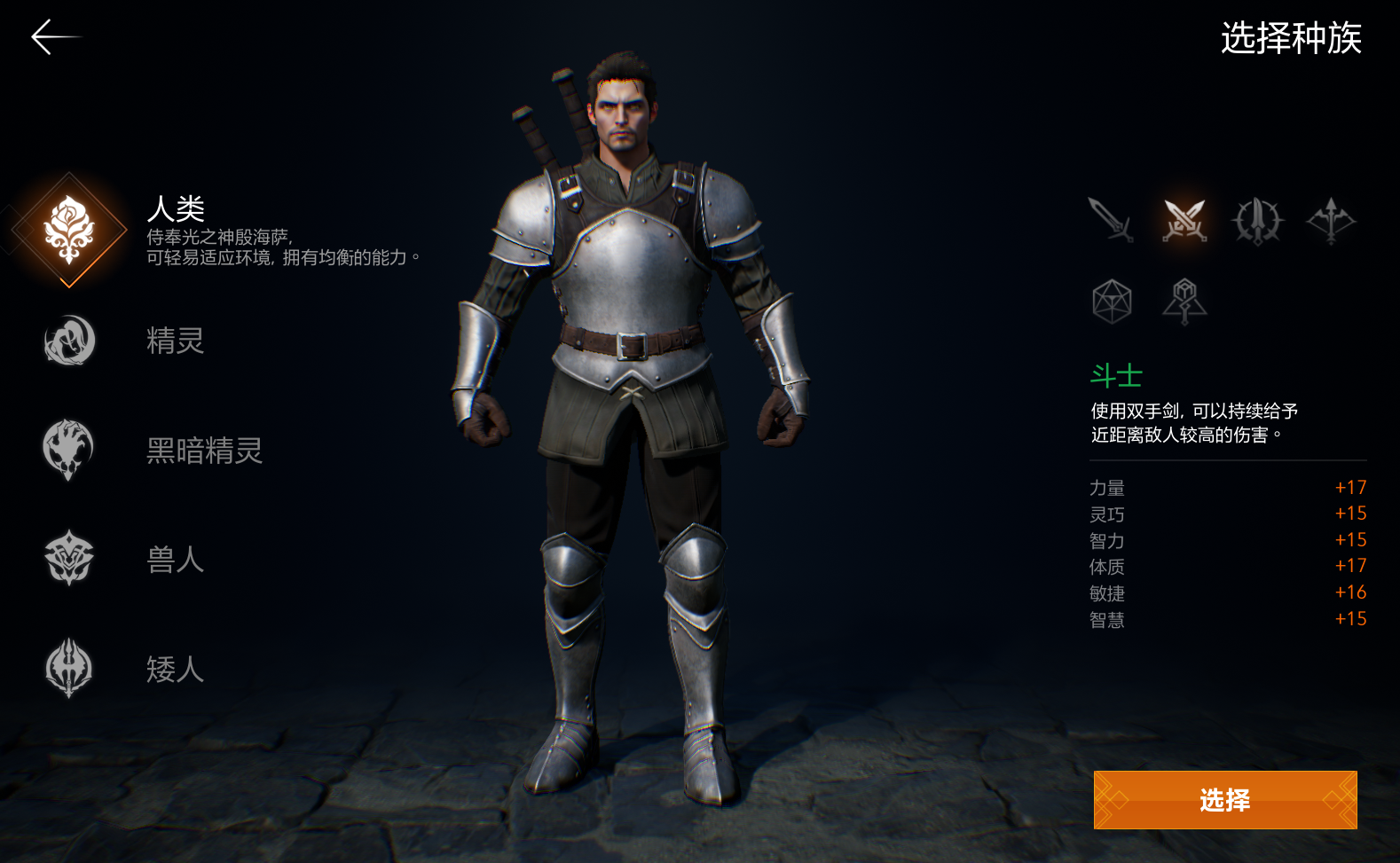Screen dimensions: 1400x863
Task: Switch to the 兽人 (Orc) race
Action: point(70,559)
